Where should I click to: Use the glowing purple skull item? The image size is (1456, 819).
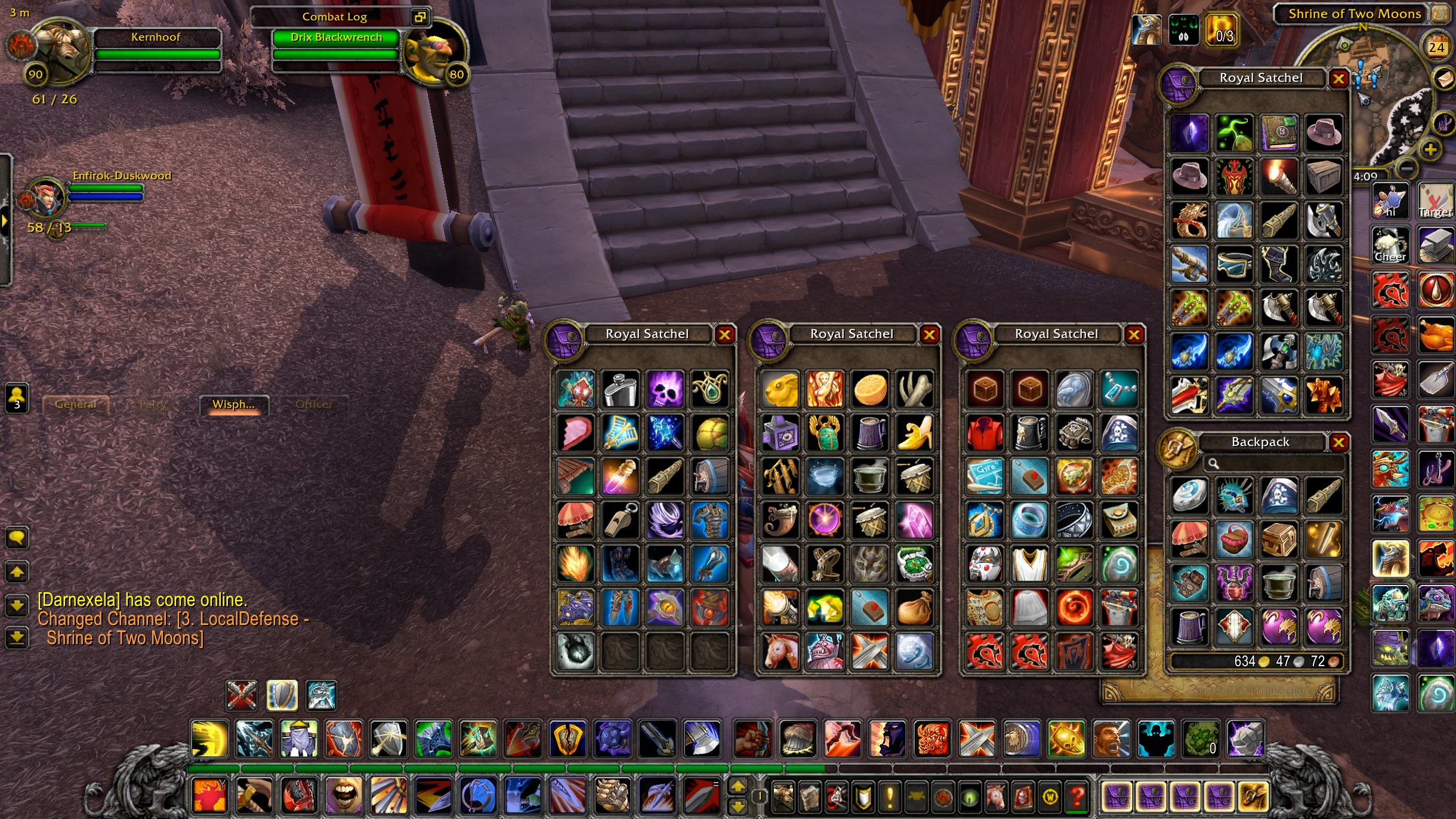point(665,389)
